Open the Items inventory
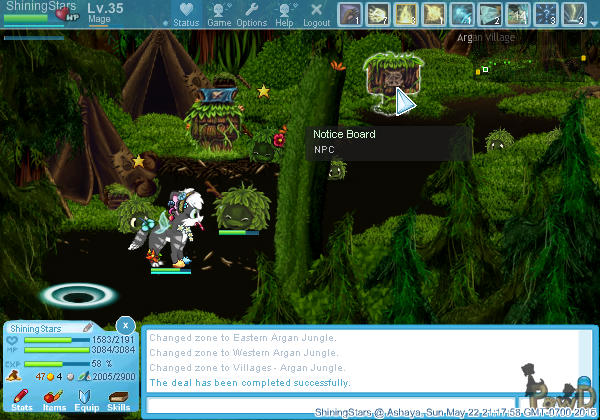This screenshot has width=600, height=420. [x=54, y=400]
